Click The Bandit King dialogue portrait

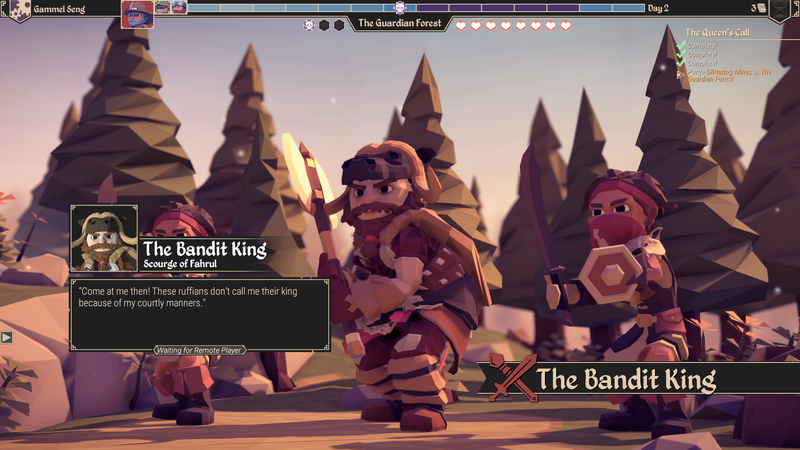point(104,239)
